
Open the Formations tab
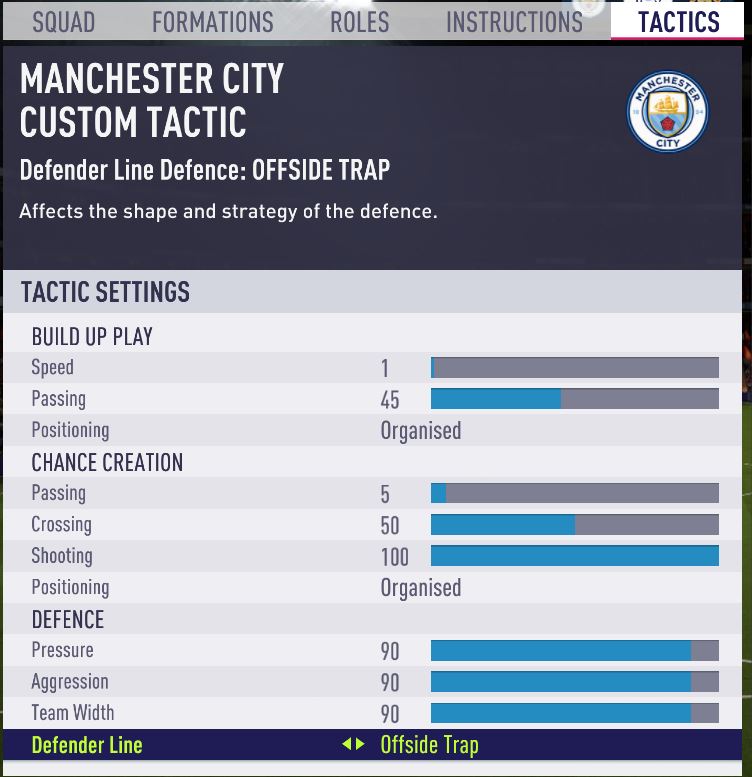coord(212,21)
